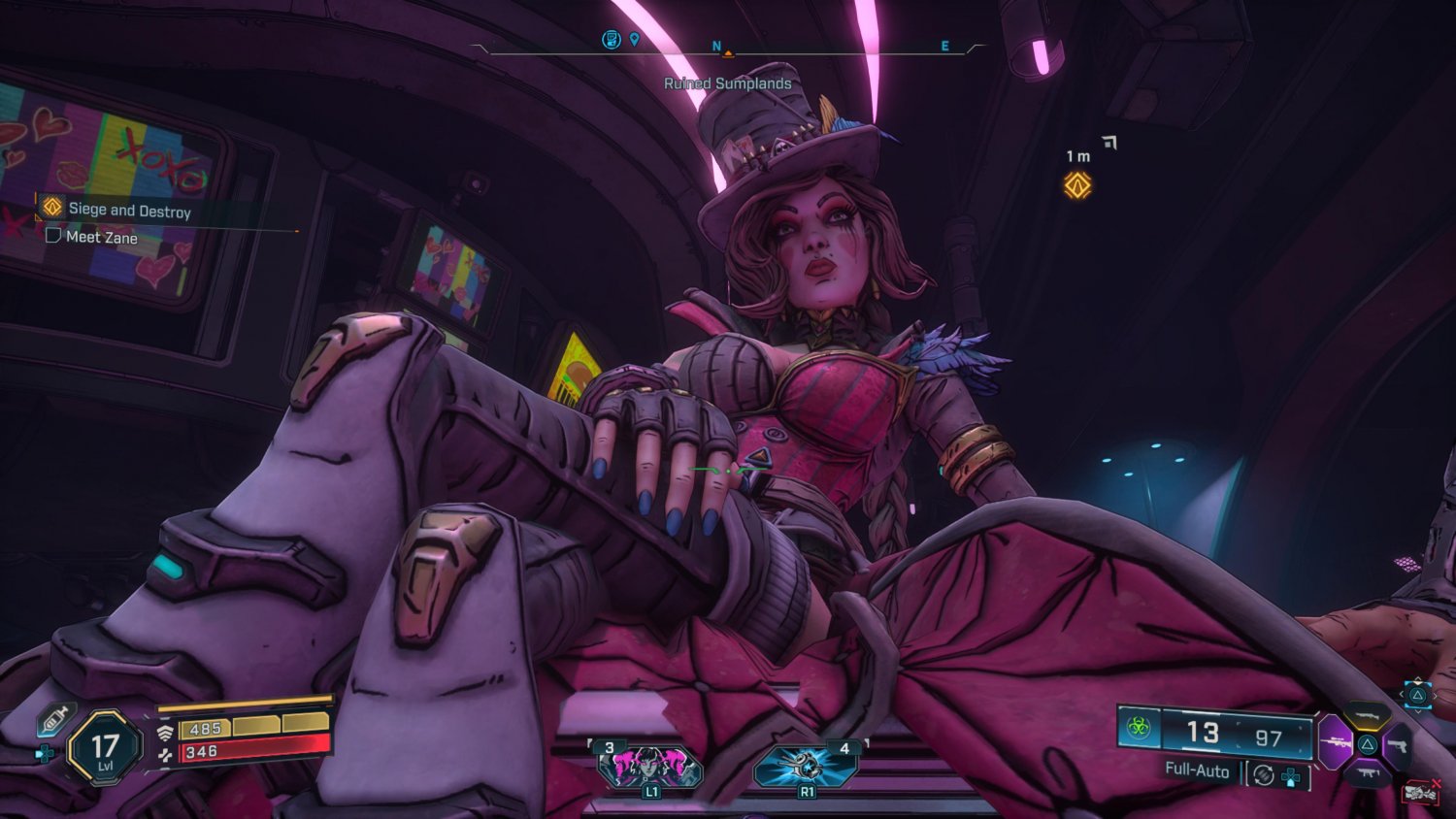
Task: Click the fire-mode swap arrows next to Full-Auto
Action: click(x=1263, y=774)
